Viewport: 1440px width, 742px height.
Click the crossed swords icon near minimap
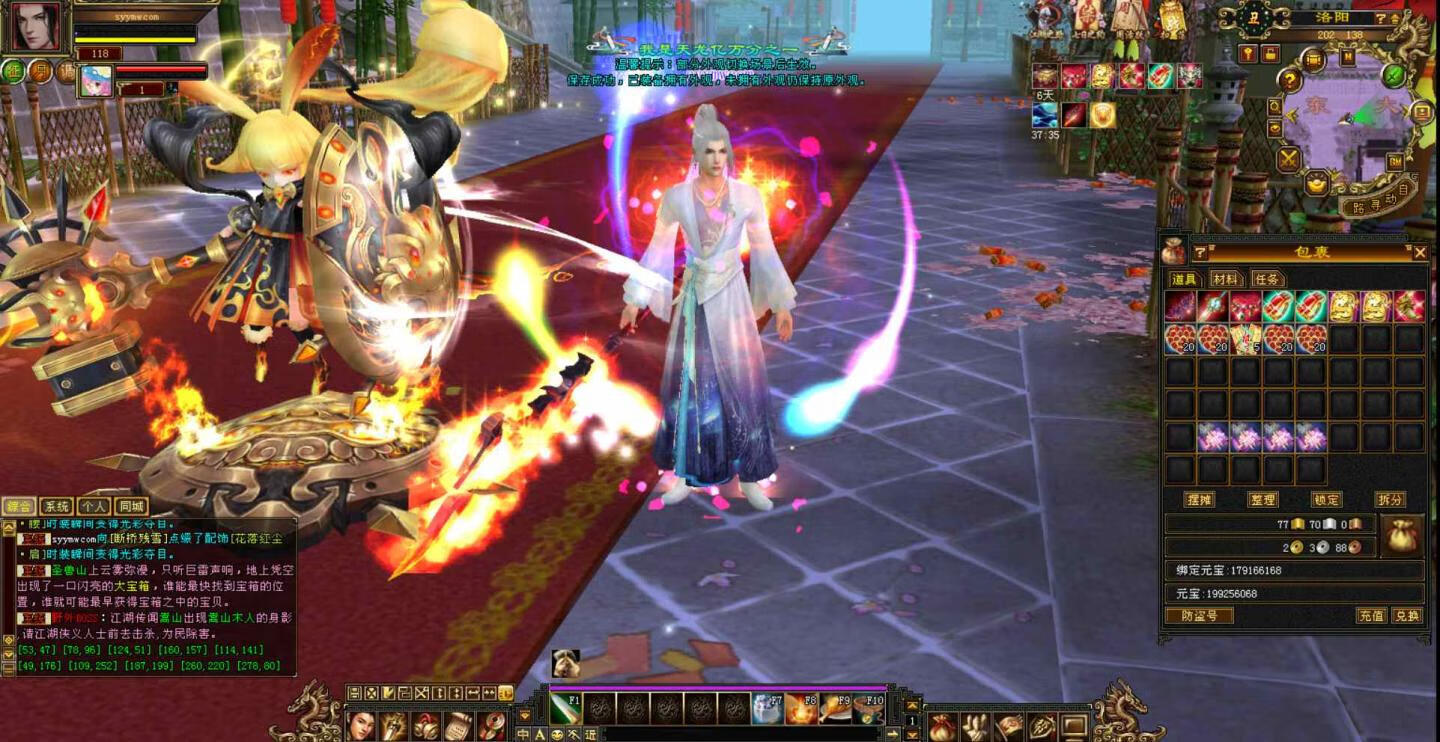tap(1288, 158)
